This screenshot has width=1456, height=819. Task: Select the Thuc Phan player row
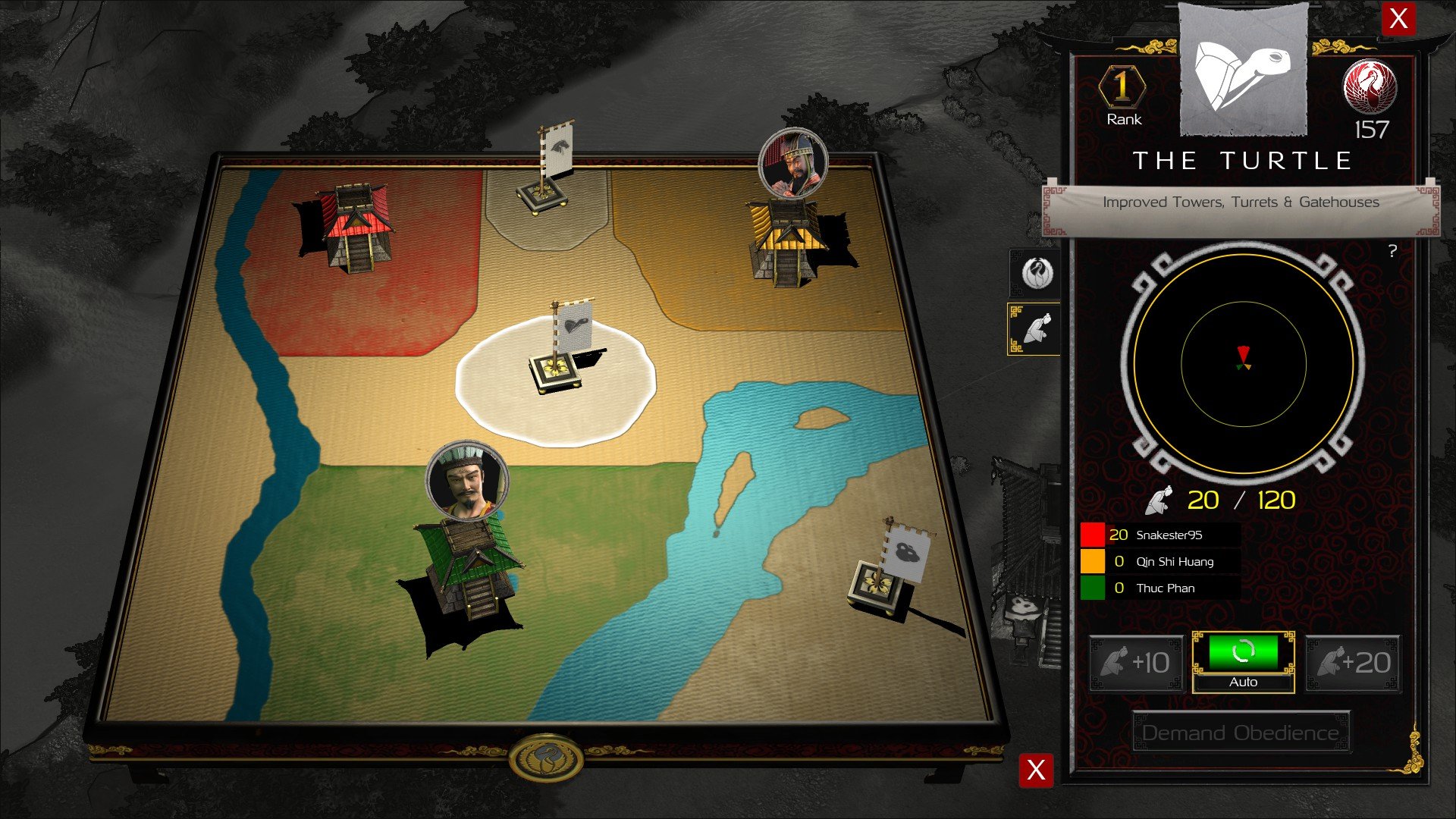[x=1160, y=588]
